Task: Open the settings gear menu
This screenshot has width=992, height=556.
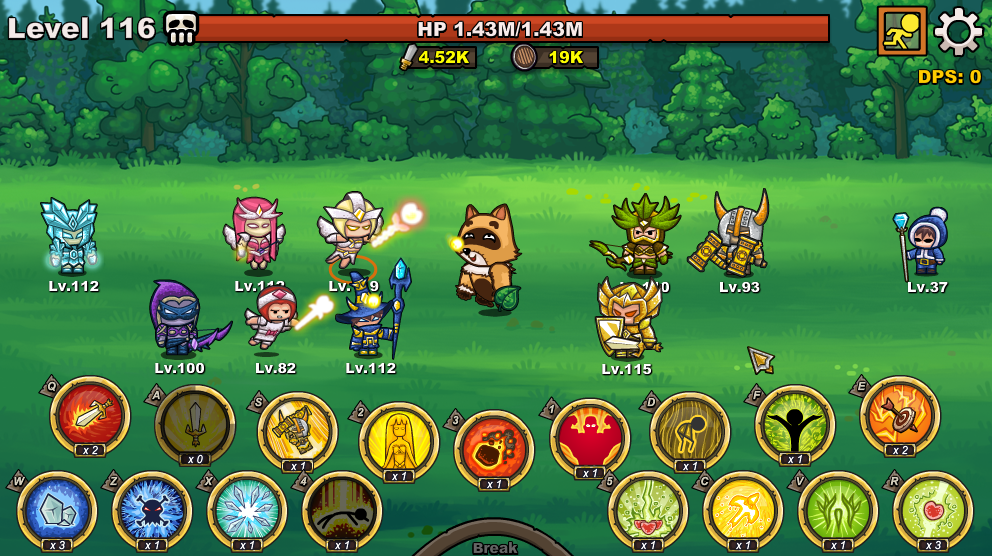Action: pos(958,31)
